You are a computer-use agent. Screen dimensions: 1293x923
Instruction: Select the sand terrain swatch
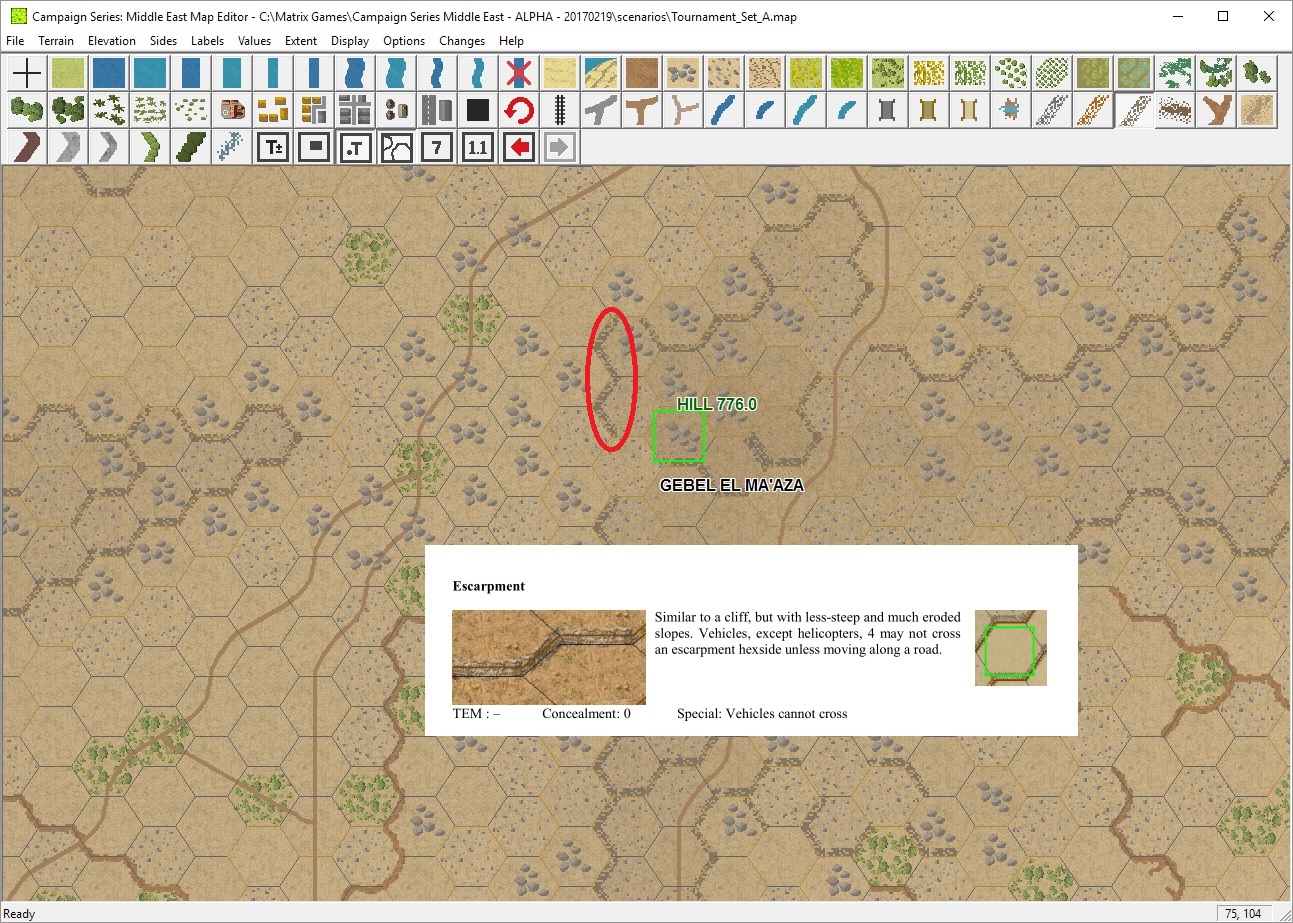click(559, 73)
